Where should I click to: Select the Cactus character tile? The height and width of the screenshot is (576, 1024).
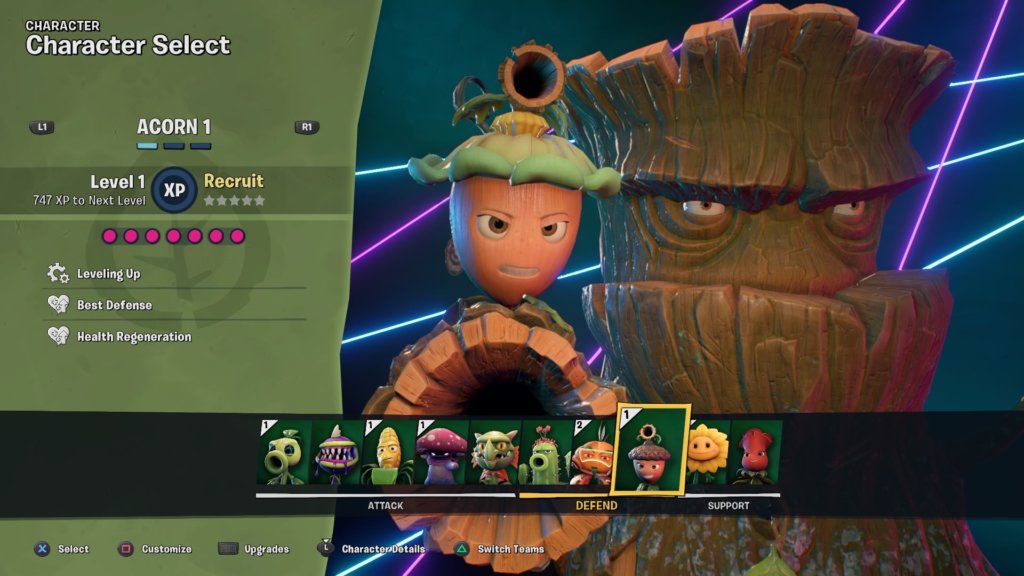click(546, 453)
